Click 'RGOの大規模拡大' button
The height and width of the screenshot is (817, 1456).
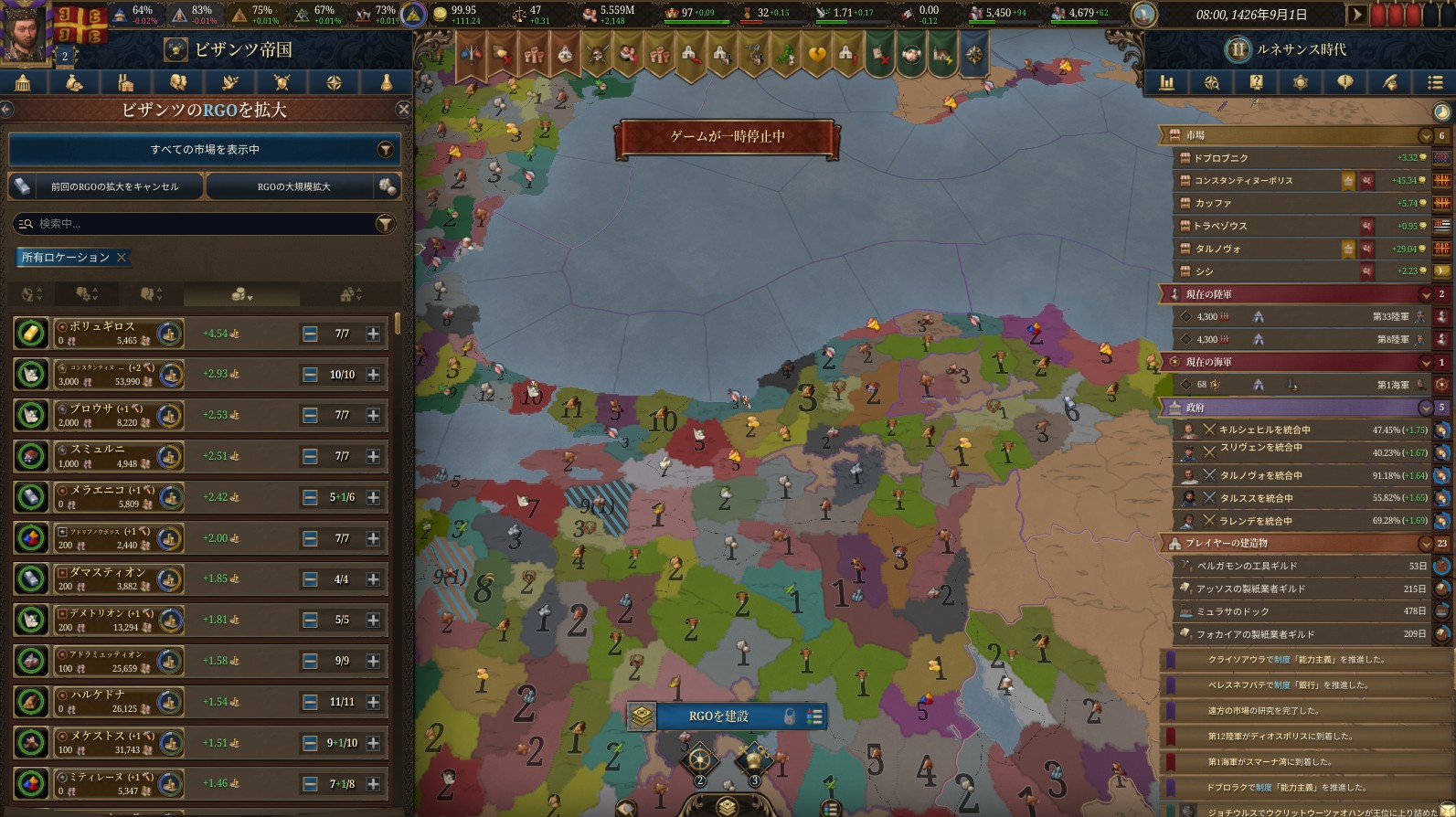(x=293, y=186)
